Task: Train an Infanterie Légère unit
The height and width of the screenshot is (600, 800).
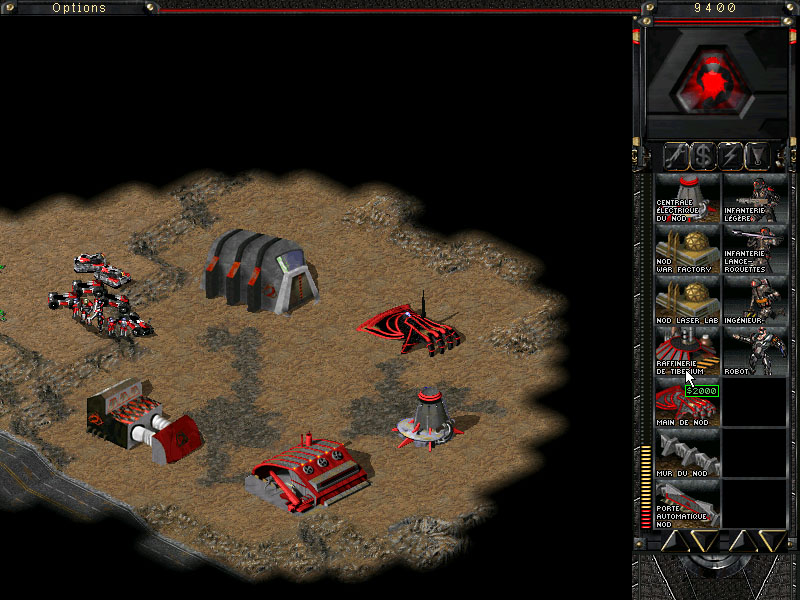Action: pos(754,198)
